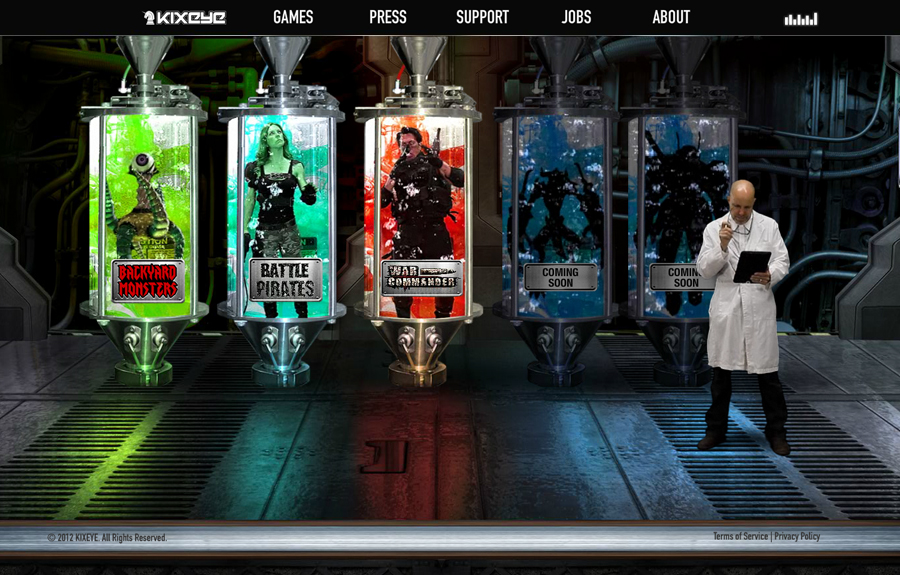Click the KIXEYE logo
This screenshot has height=575, width=900.
point(185,18)
